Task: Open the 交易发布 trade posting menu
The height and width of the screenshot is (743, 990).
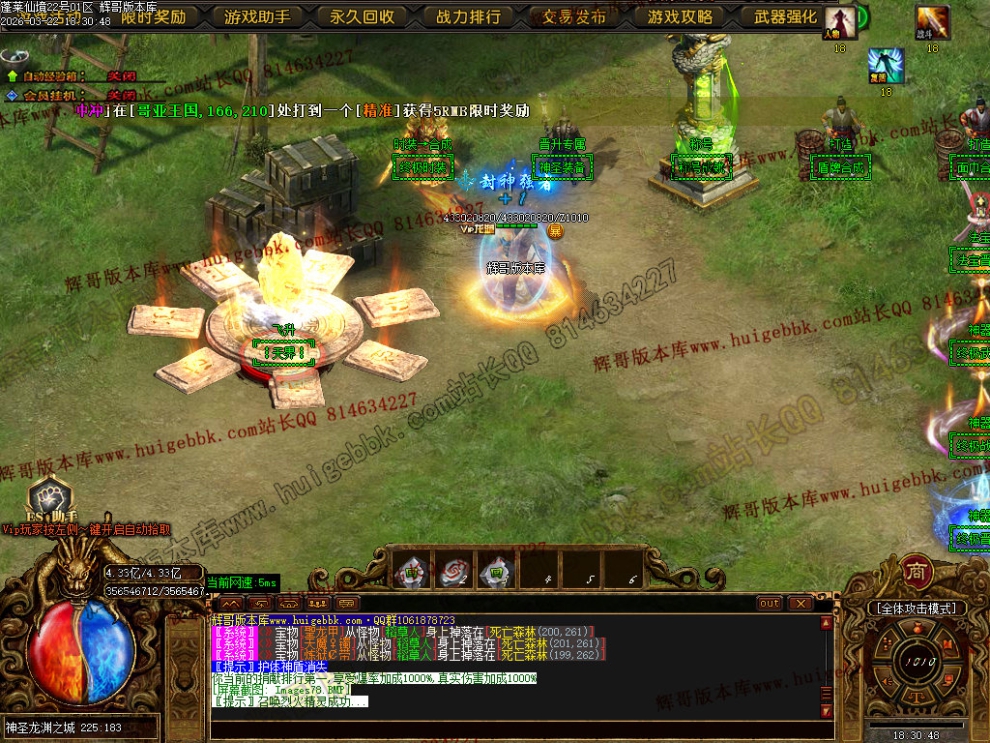Action: click(574, 16)
